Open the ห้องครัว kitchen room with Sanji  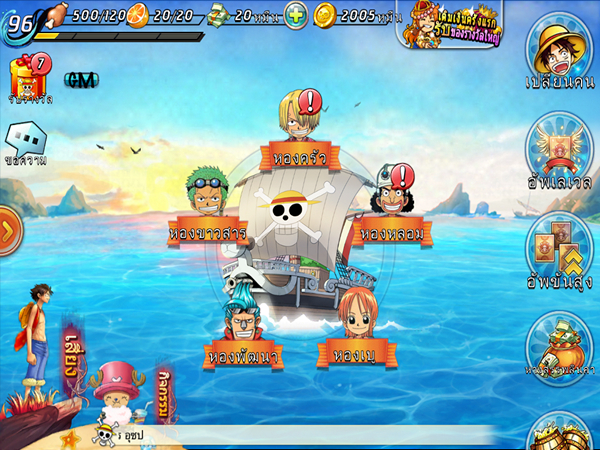299,156
